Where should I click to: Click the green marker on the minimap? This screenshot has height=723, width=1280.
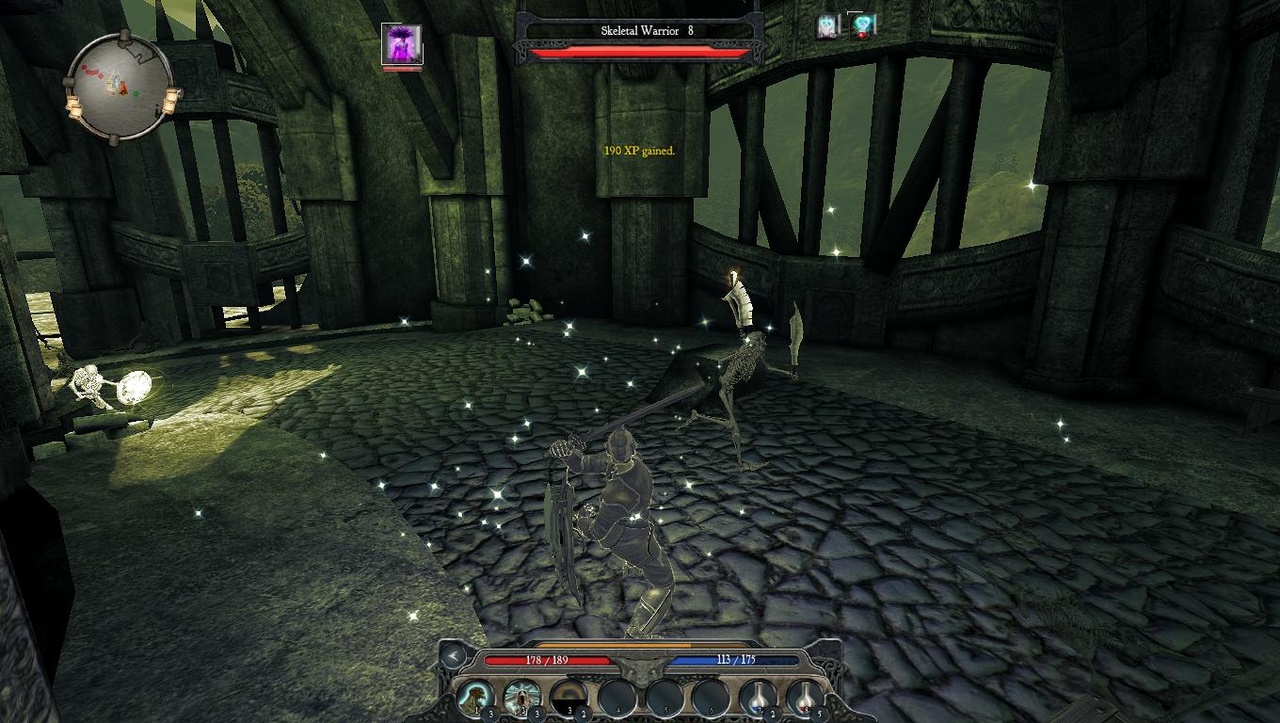tap(135, 93)
